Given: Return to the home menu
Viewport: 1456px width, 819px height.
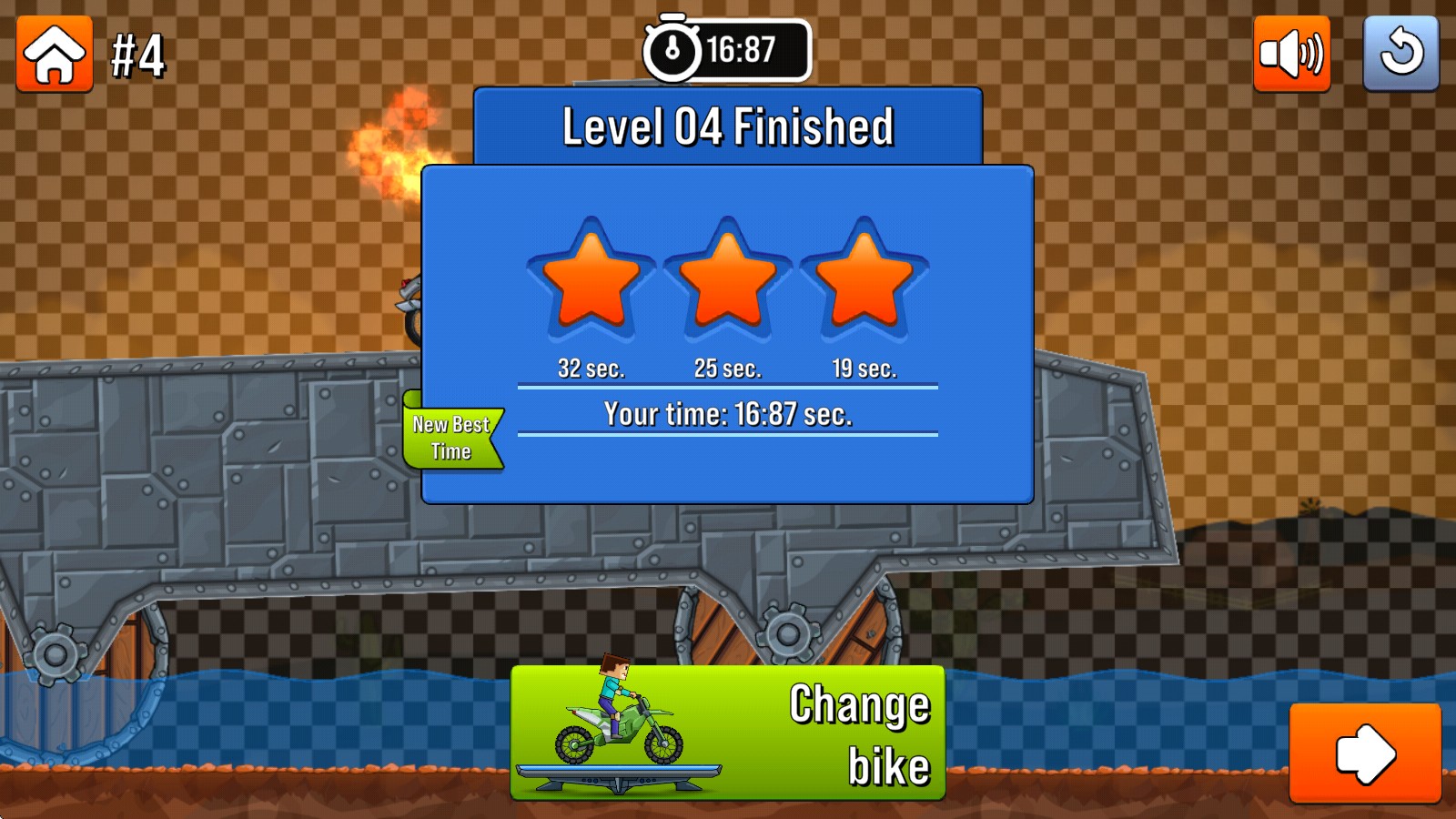Looking at the screenshot, I should coord(55,54).
